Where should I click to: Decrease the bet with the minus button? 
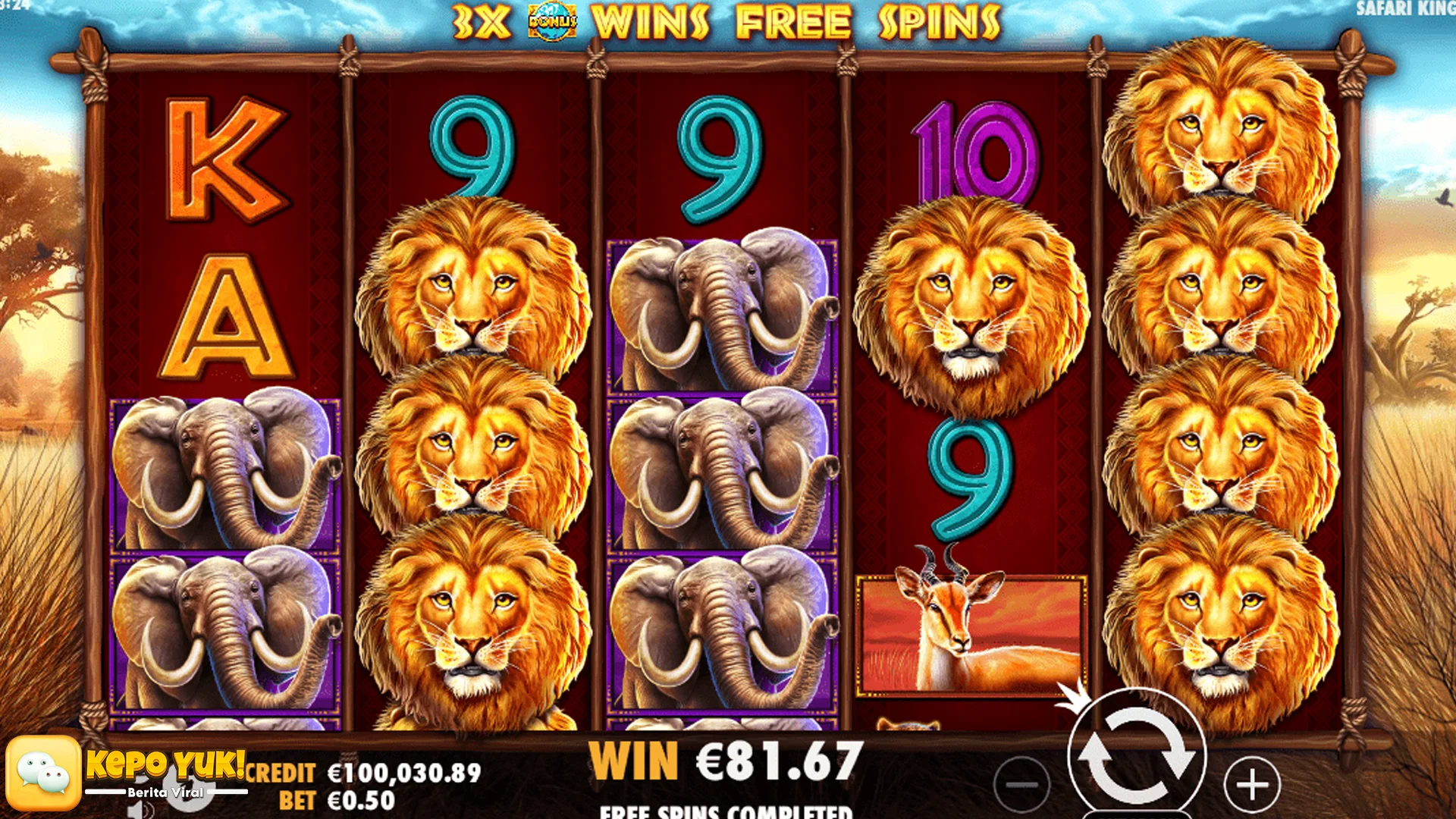1021,785
